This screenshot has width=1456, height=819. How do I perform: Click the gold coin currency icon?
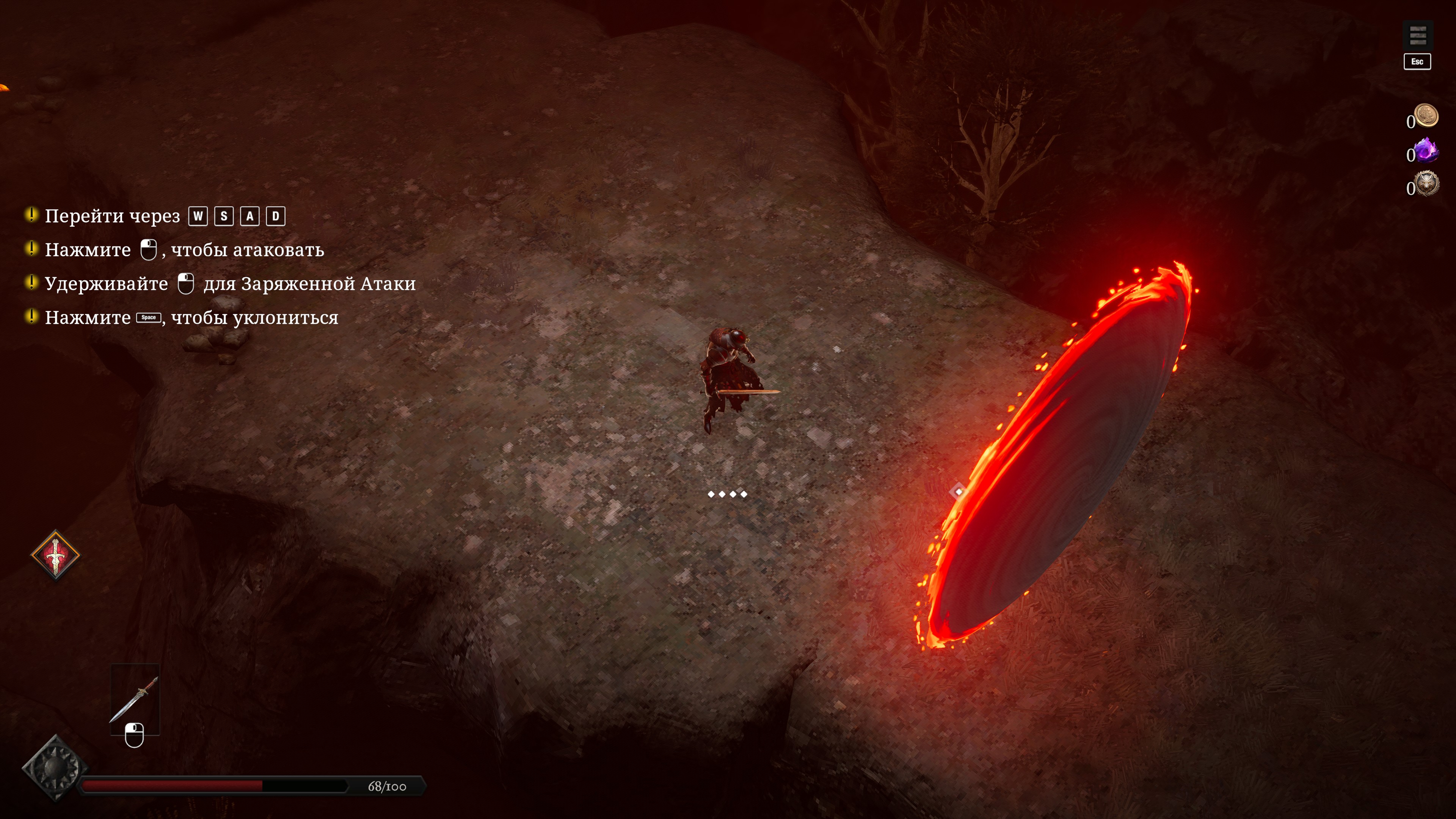(1426, 115)
